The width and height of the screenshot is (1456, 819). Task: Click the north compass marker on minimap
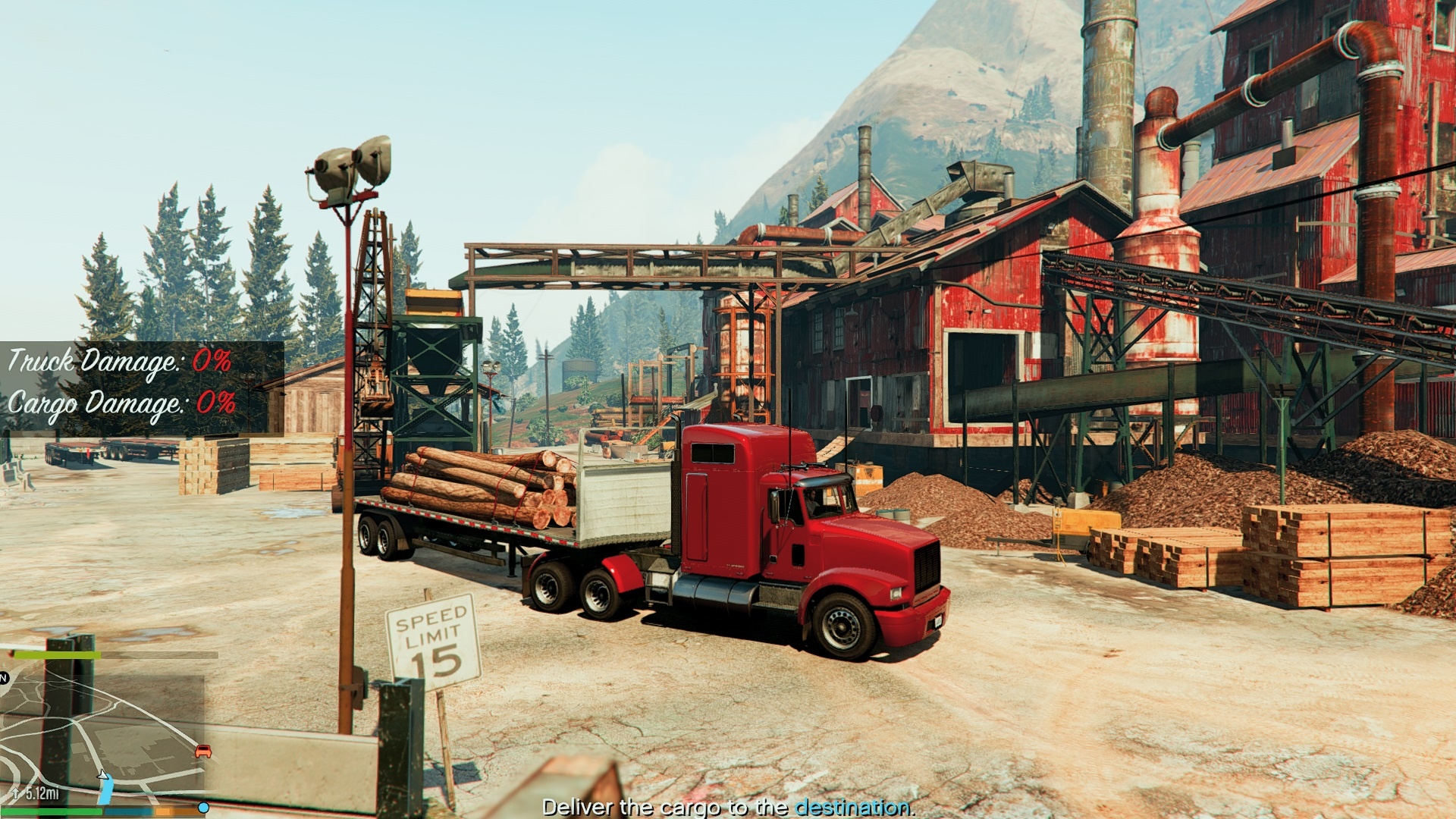[x=4, y=678]
